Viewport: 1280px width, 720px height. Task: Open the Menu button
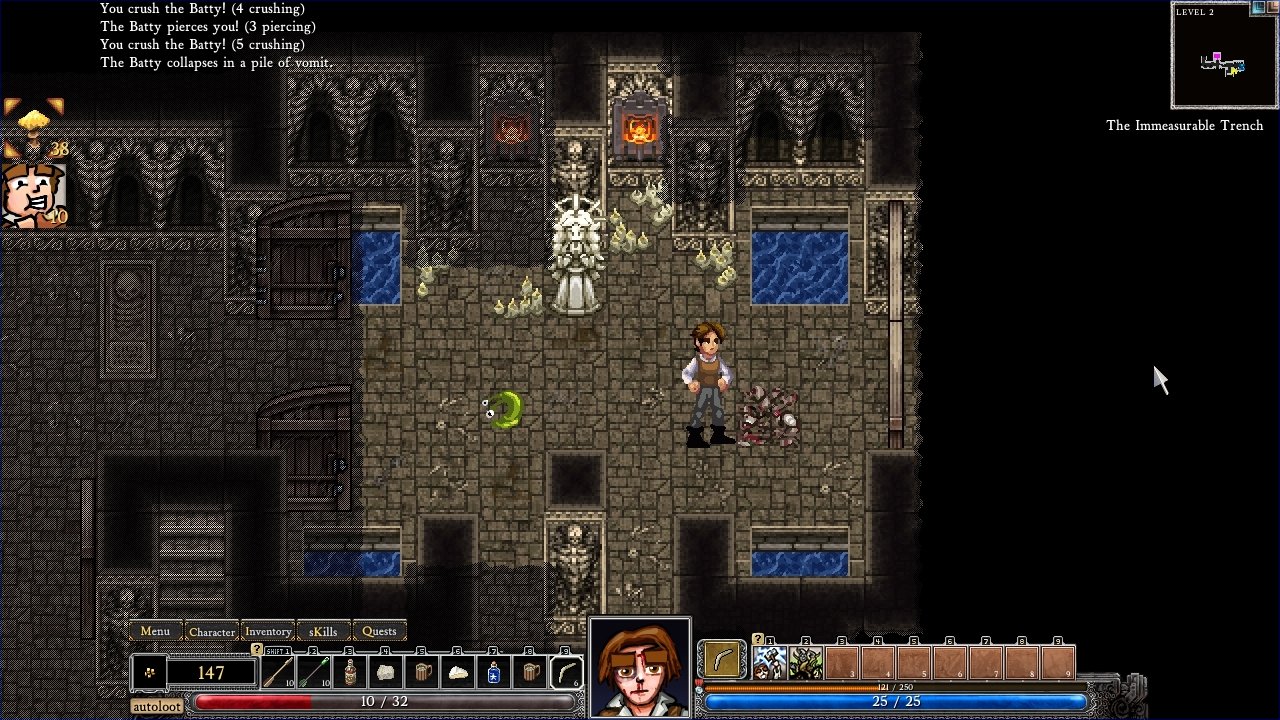coord(155,631)
